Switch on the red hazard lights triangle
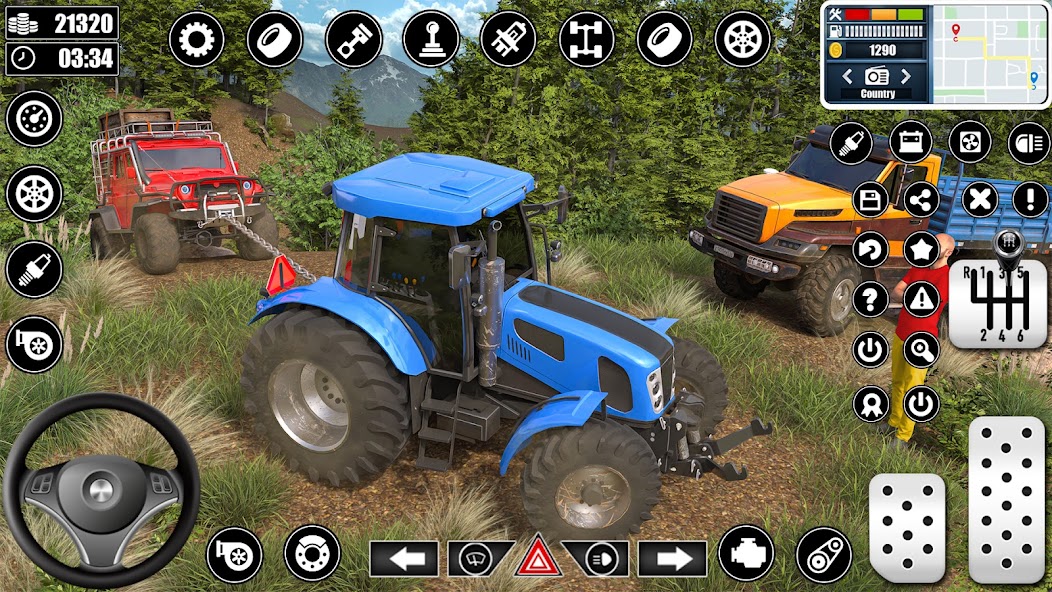Screen dimensions: 1052x592 (x=538, y=557)
